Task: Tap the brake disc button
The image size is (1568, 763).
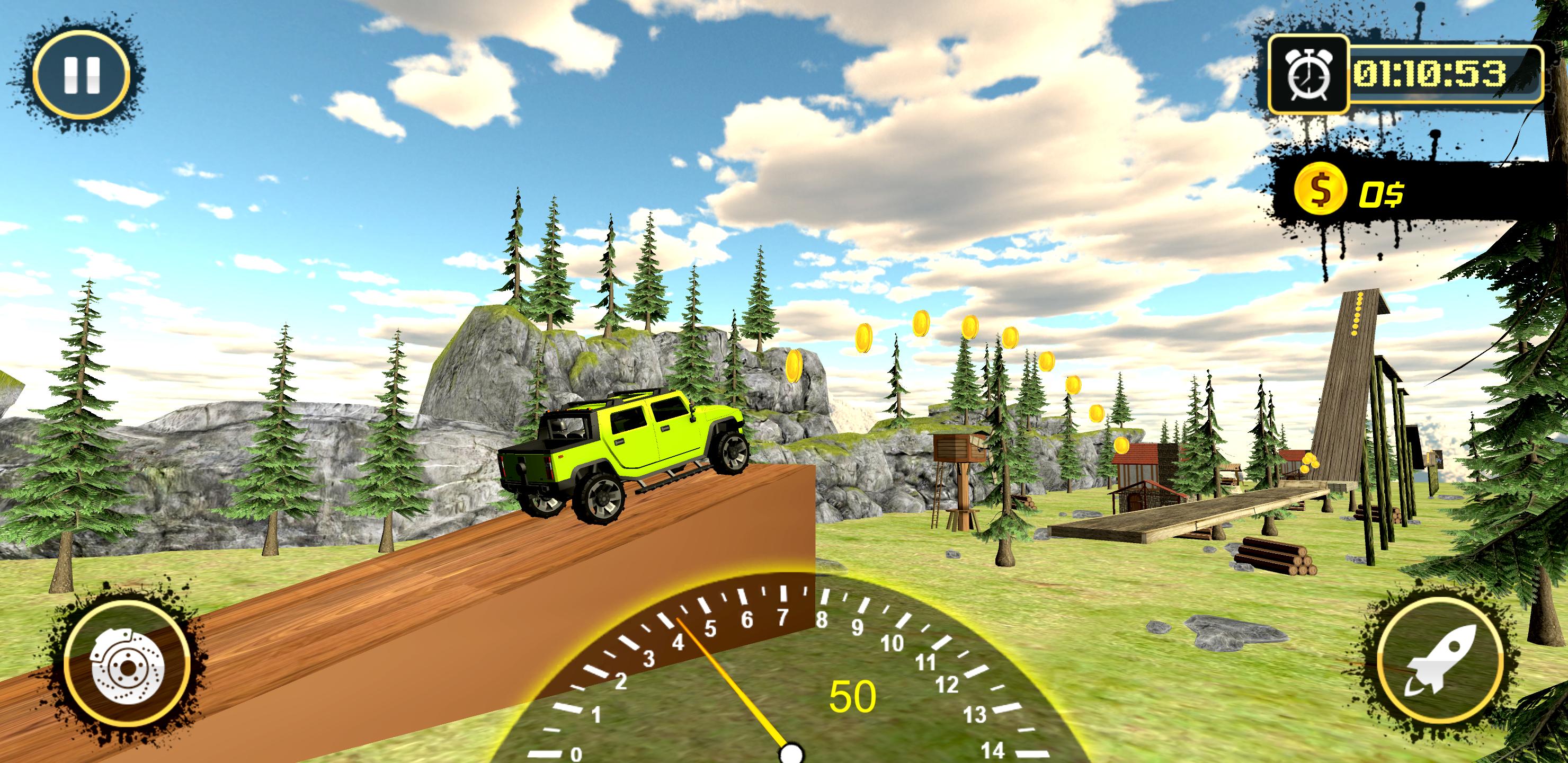Action: click(x=127, y=666)
